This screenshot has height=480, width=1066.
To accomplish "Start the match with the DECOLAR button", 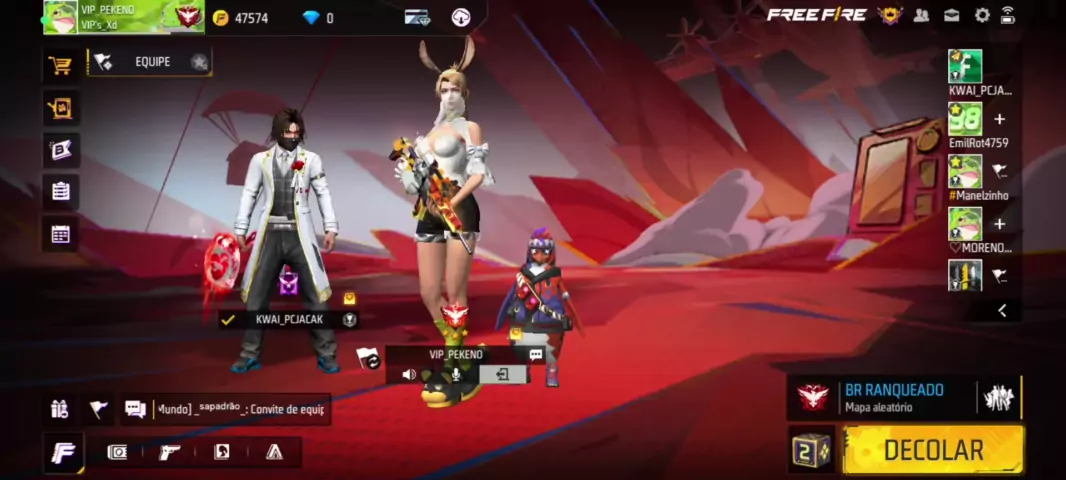I will click(x=932, y=450).
